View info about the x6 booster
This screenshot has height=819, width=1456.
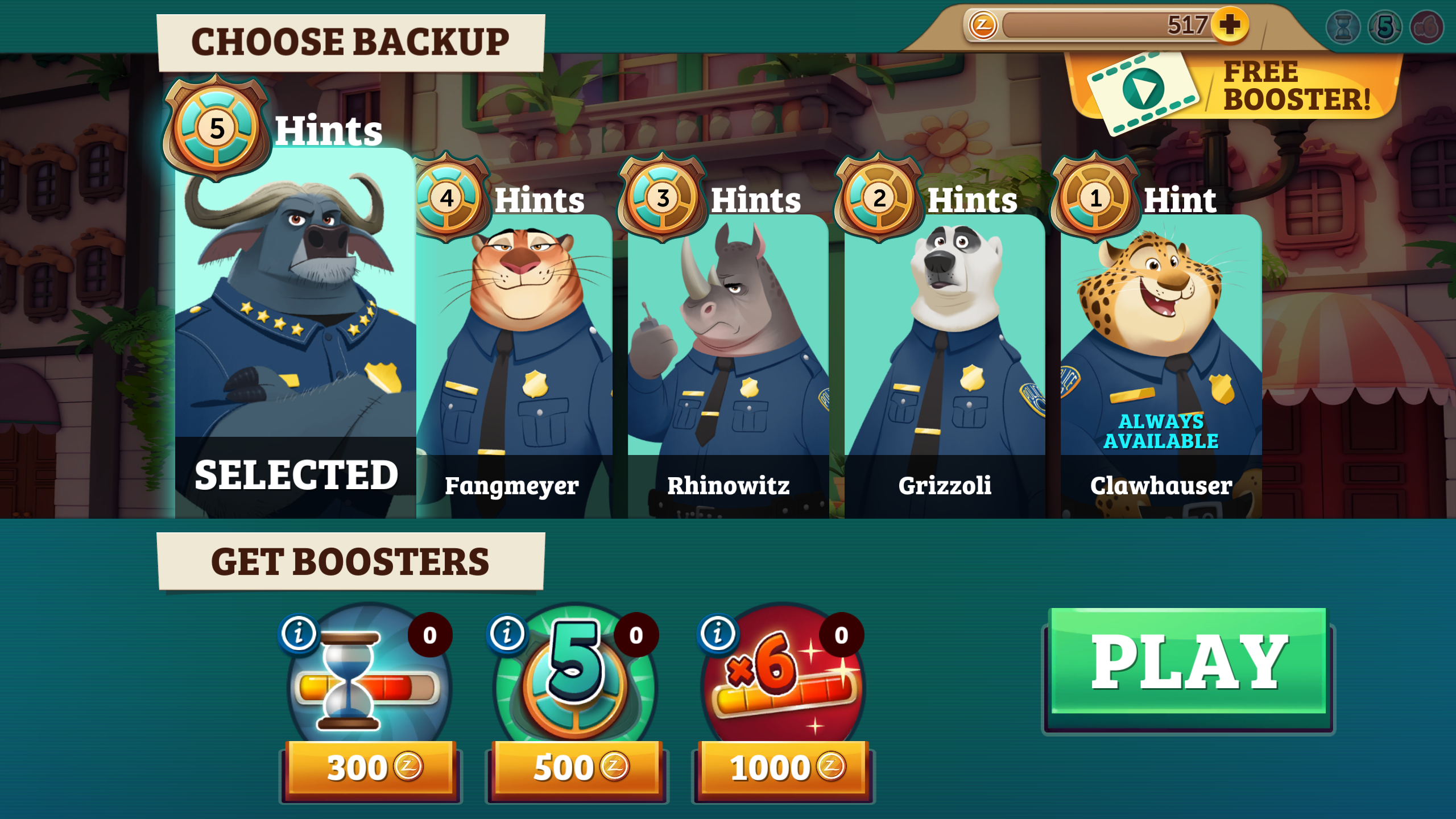[718, 633]
